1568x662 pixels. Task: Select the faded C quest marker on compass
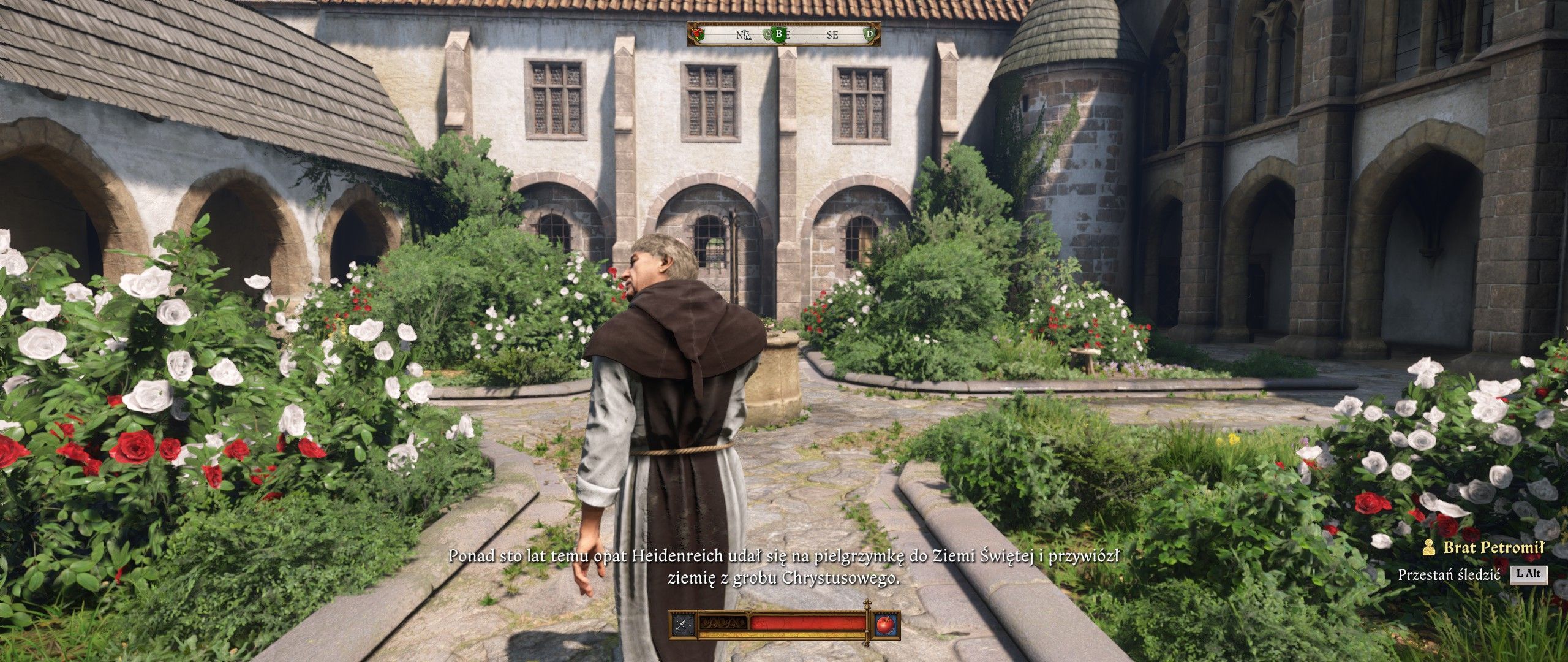[x=767, y=35]
